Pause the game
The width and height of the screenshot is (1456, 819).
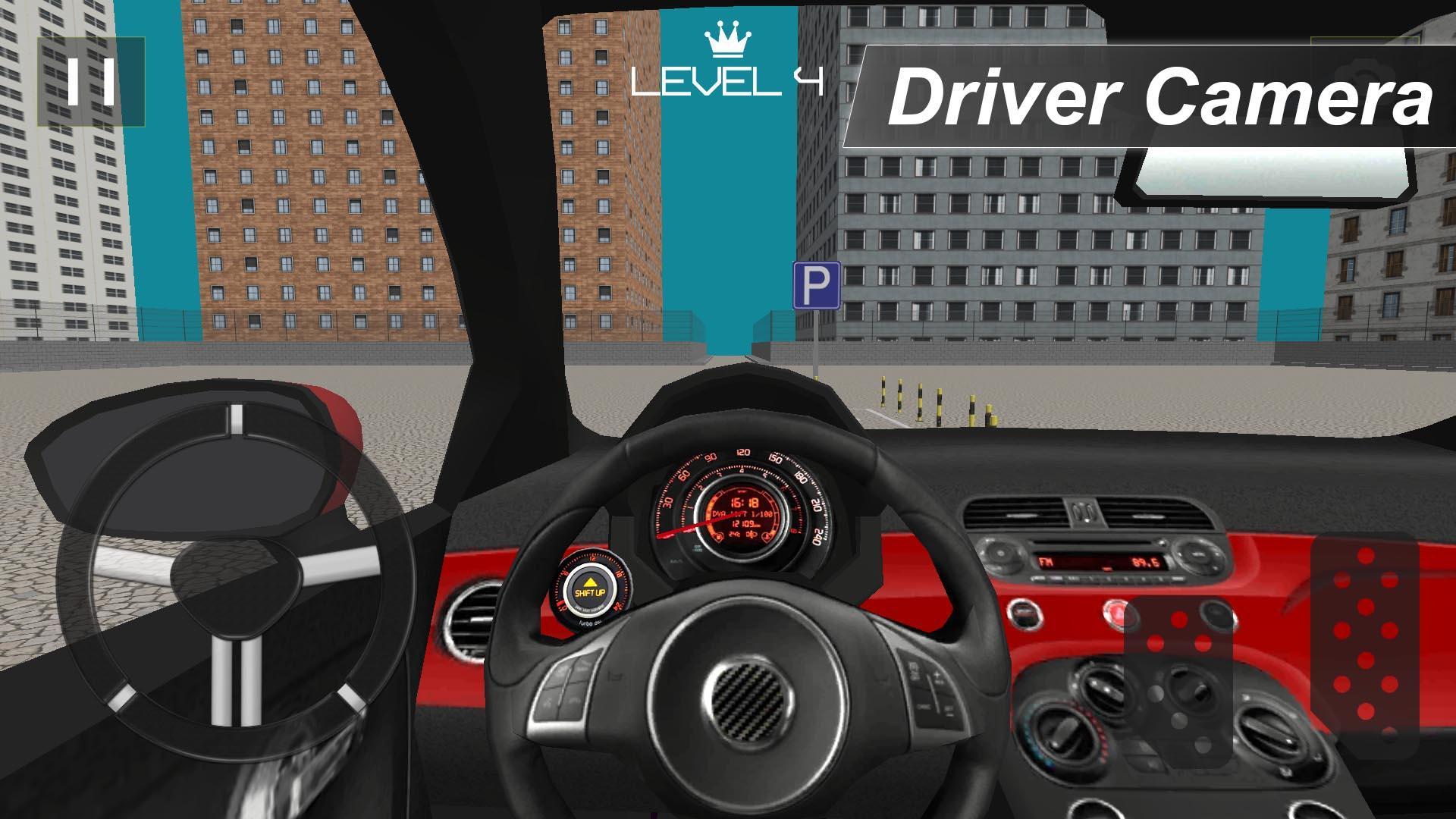point(91,81)
